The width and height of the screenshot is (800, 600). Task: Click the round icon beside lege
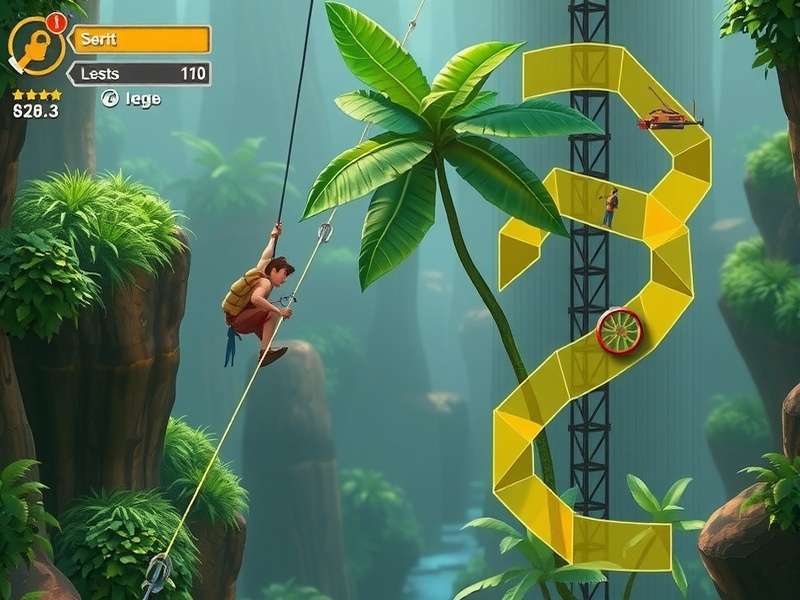click(x=110, y=98)
